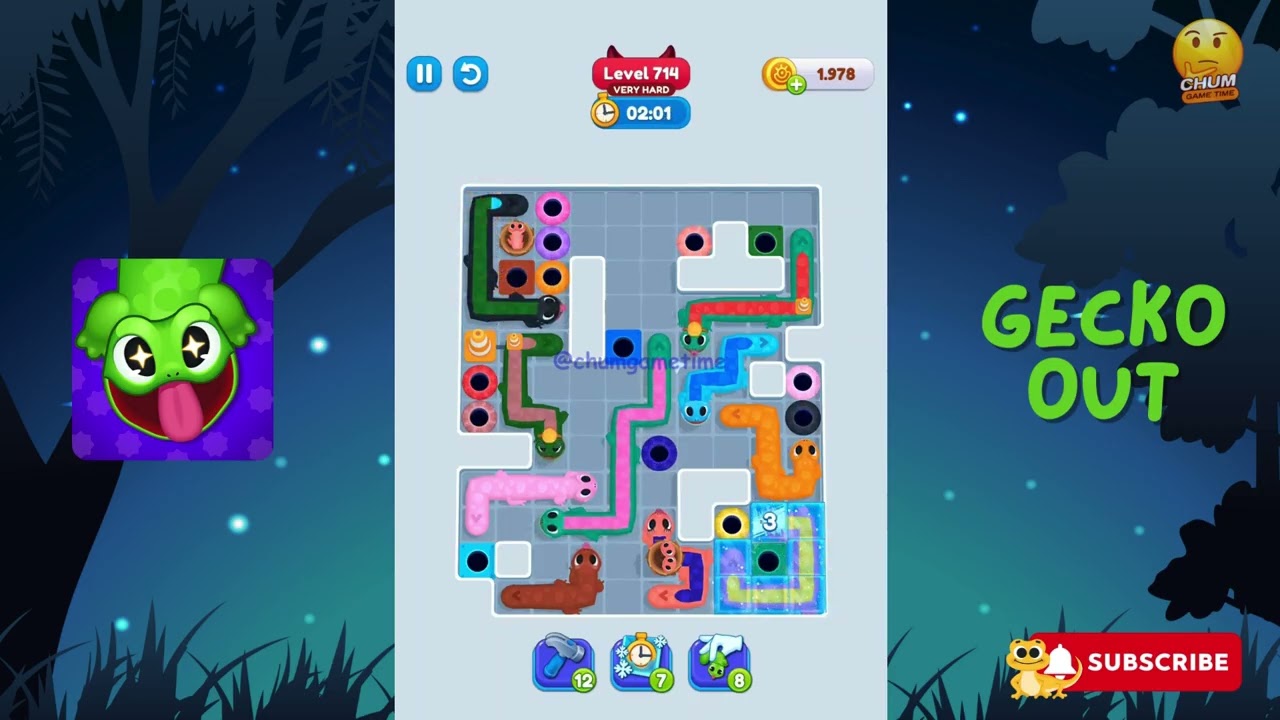The height and width of the screenshot is (720, 1280).
Task: Restart Level 714 with the replay icon
Action: tap(470, 75)
